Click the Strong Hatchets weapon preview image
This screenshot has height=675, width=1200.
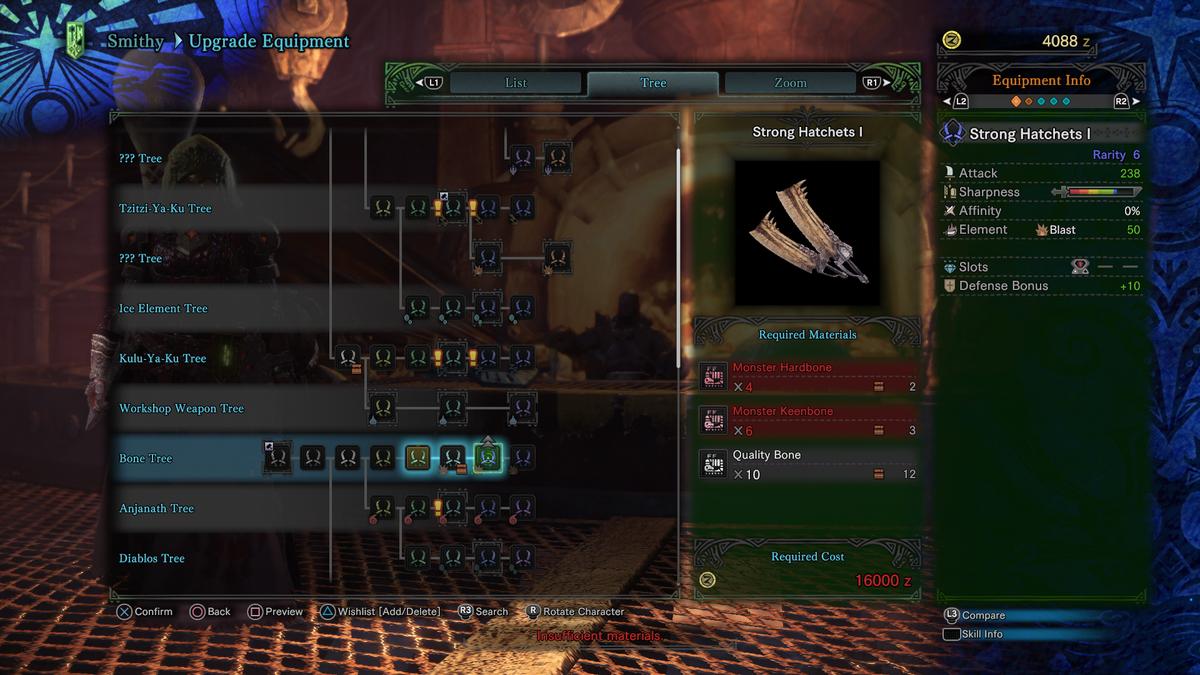[x=807, y=233]
